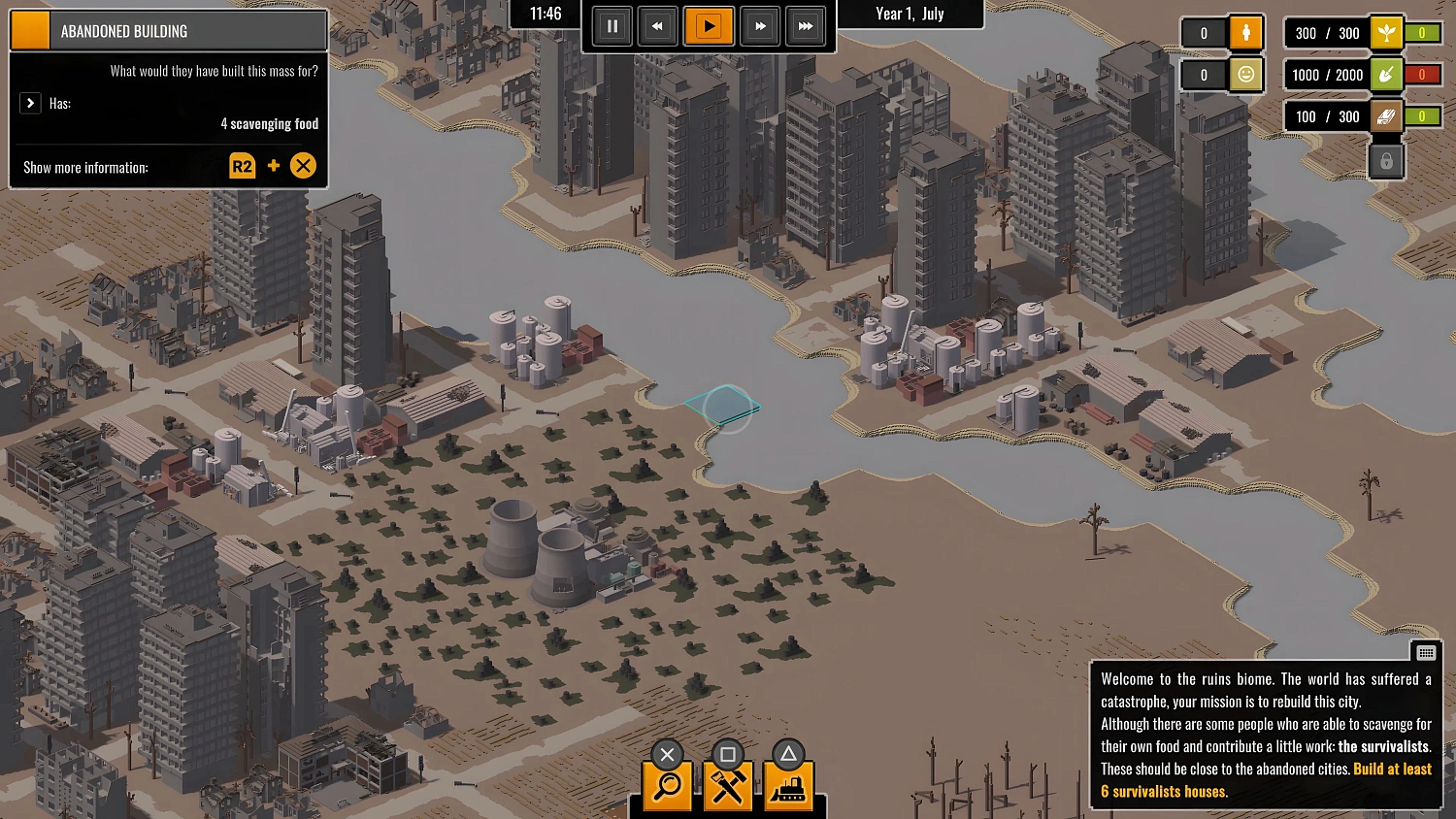
Task: Click the happiness smiley face icon
Action: (x=1245, y=75)
